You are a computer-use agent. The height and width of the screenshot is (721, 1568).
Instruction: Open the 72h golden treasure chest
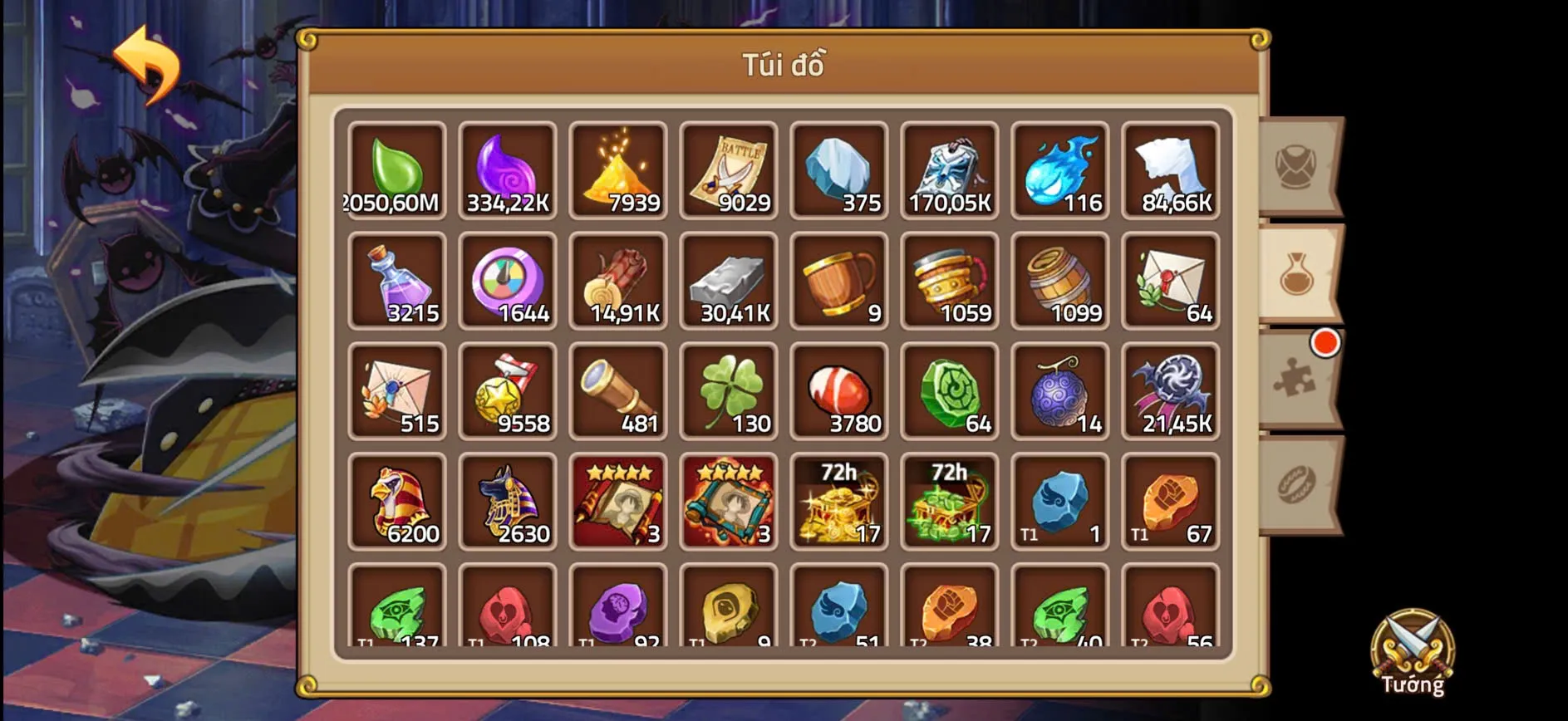point(840,500)
